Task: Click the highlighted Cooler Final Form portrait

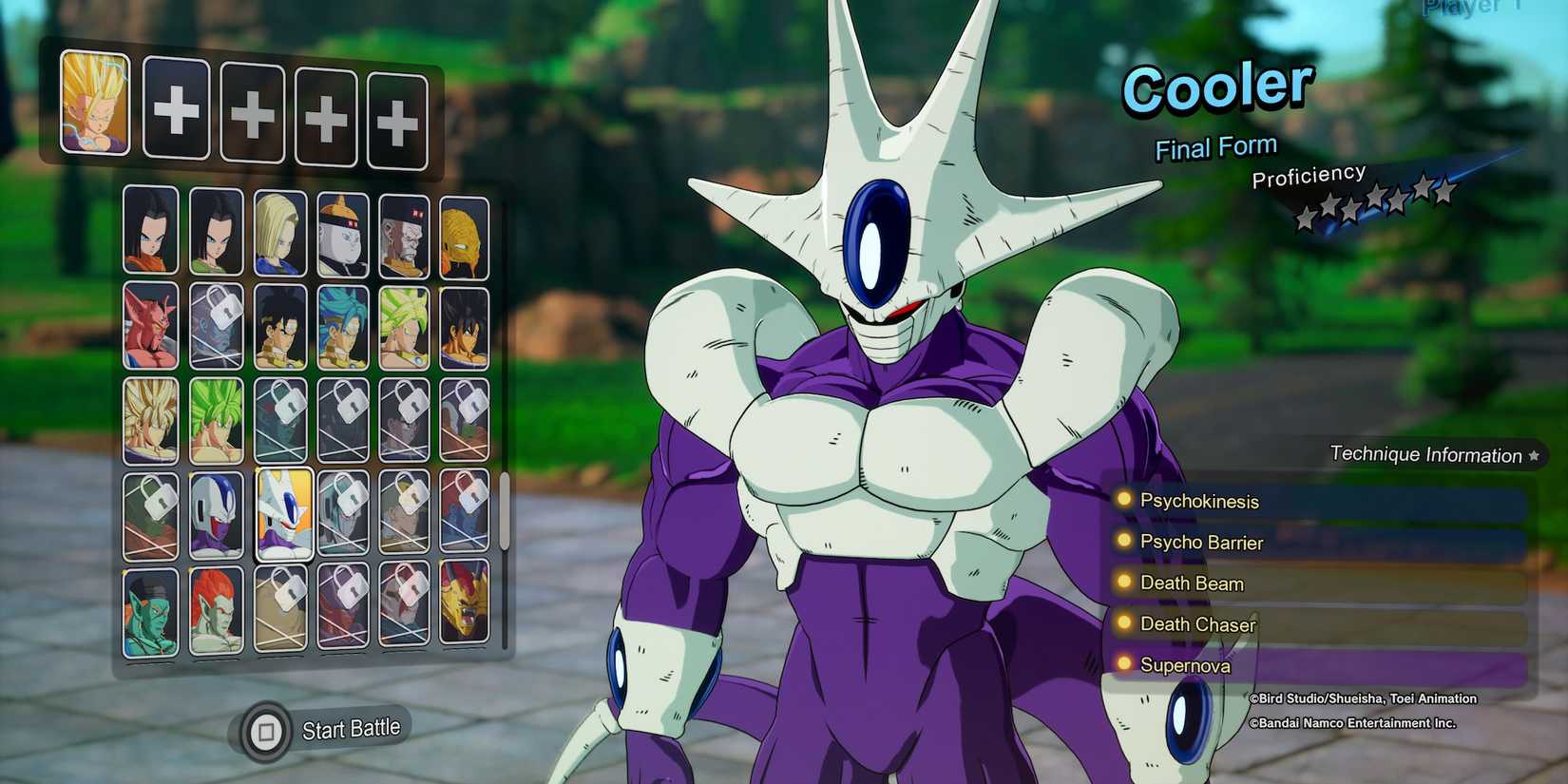Action: pyautogui.click(x=284, y=514)
